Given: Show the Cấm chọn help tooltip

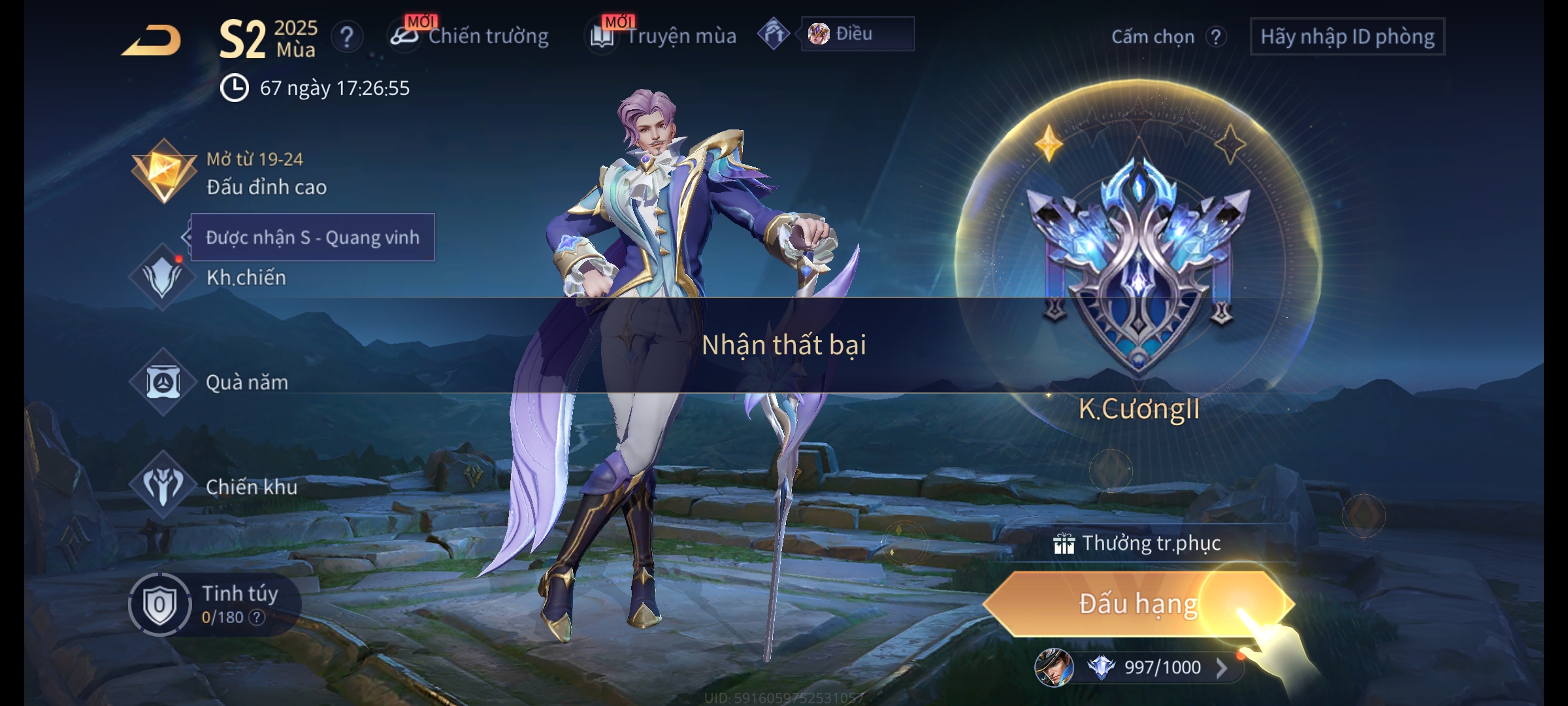Looking at the screenshot, I should 1215,37.
